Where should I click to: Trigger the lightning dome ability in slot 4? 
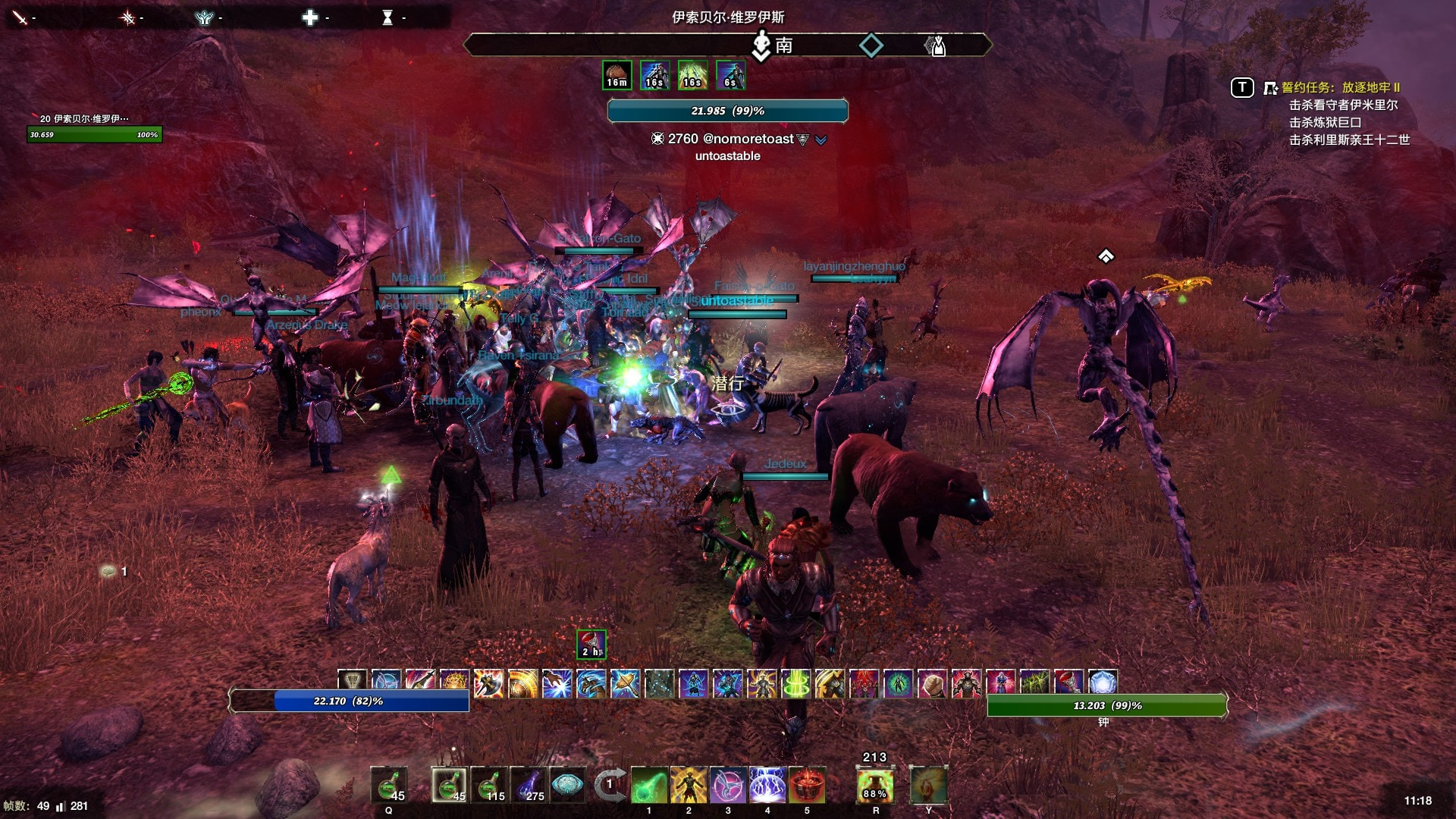pos(767,785)
